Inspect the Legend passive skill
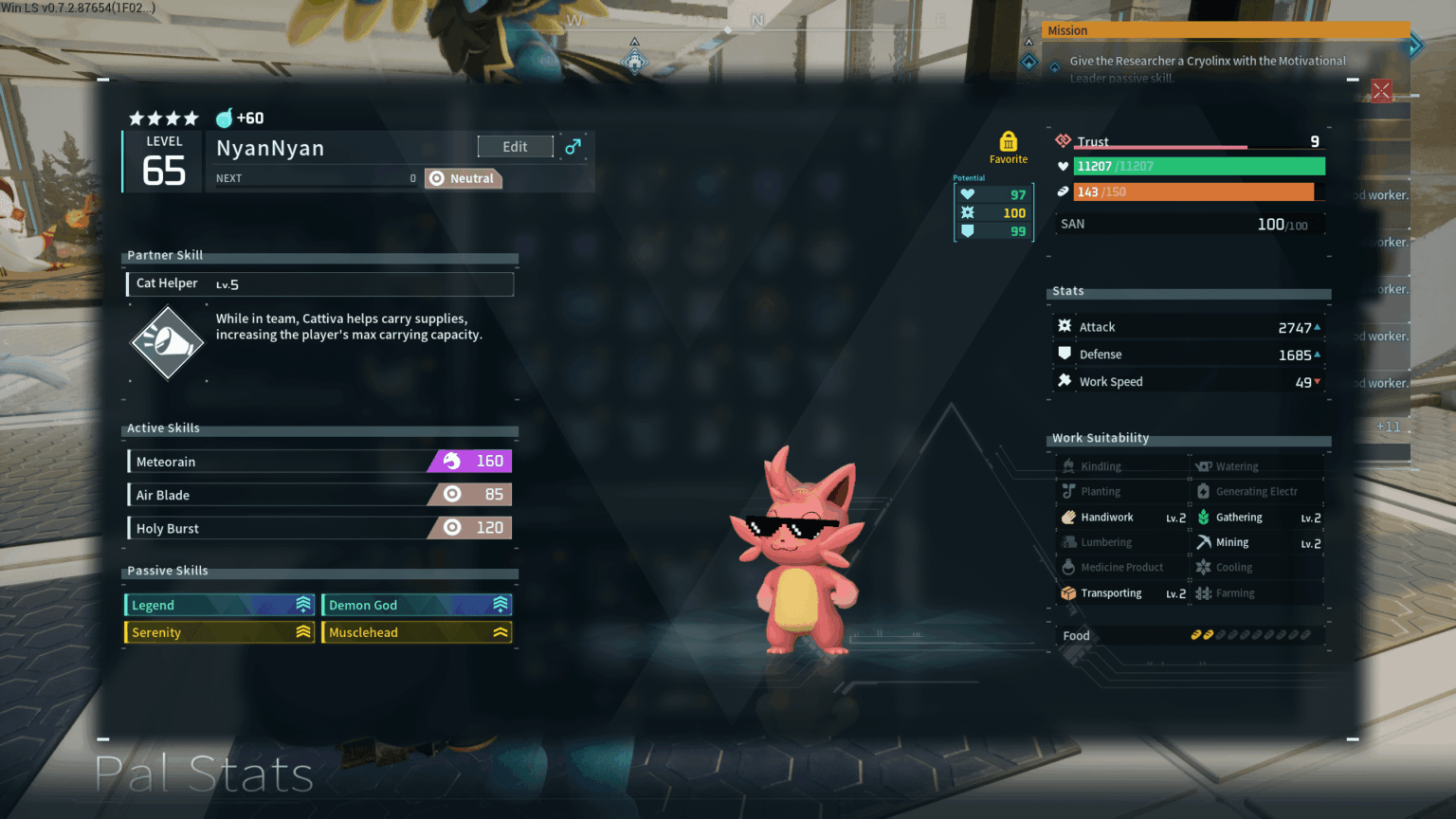 (220, 605)
